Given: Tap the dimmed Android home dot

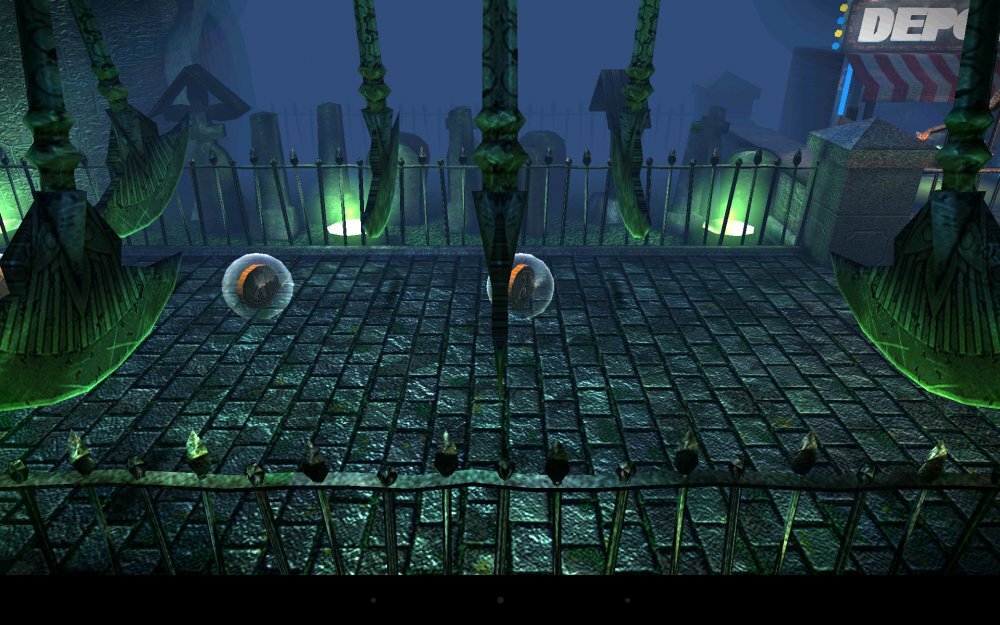Looking at the screenshot, I should click(x=500, y=600).
